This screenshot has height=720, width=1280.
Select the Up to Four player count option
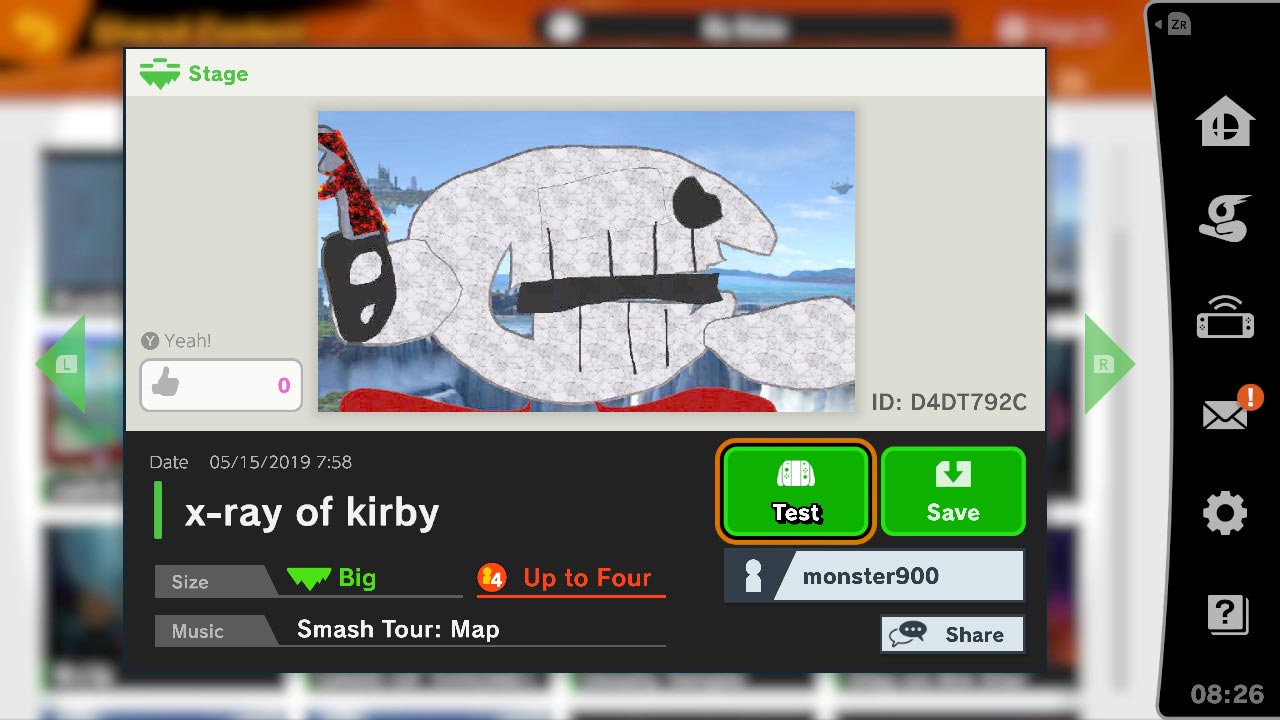coord(570,578)
